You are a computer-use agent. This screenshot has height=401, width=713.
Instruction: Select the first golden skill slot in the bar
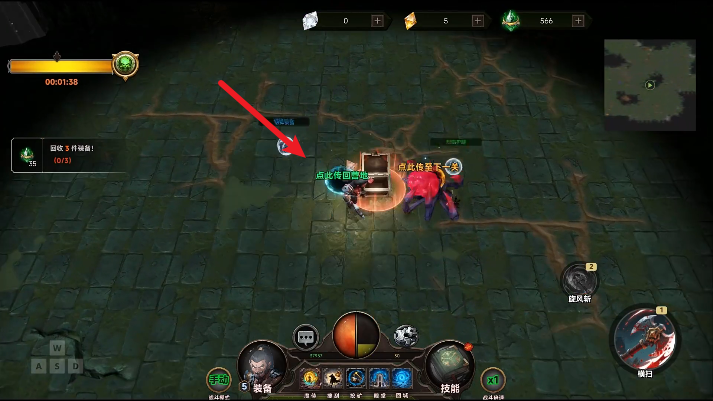pyautogui.click(x=310, y=378)
